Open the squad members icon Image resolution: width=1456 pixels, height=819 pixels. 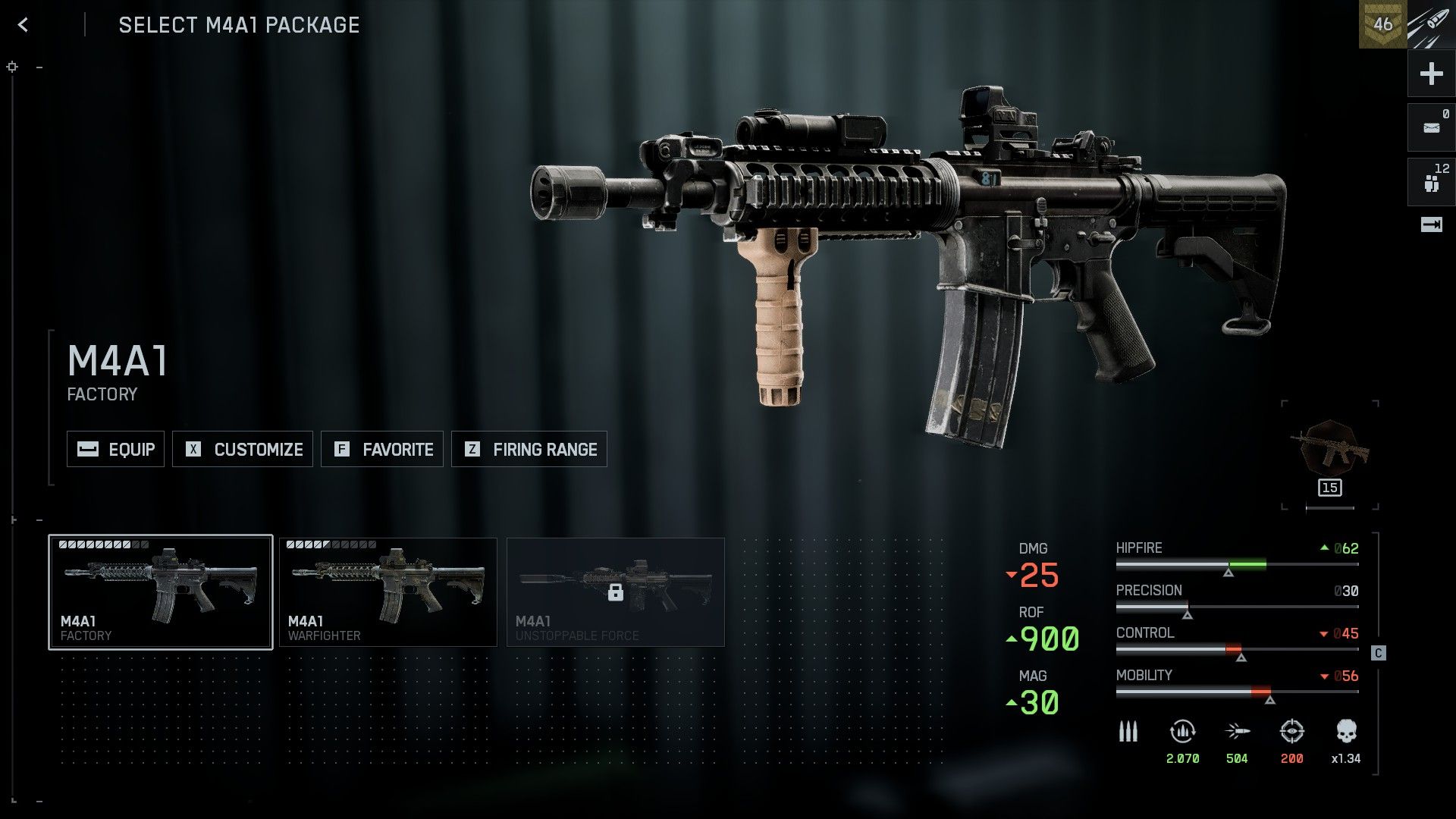(x=1431, y=182)
